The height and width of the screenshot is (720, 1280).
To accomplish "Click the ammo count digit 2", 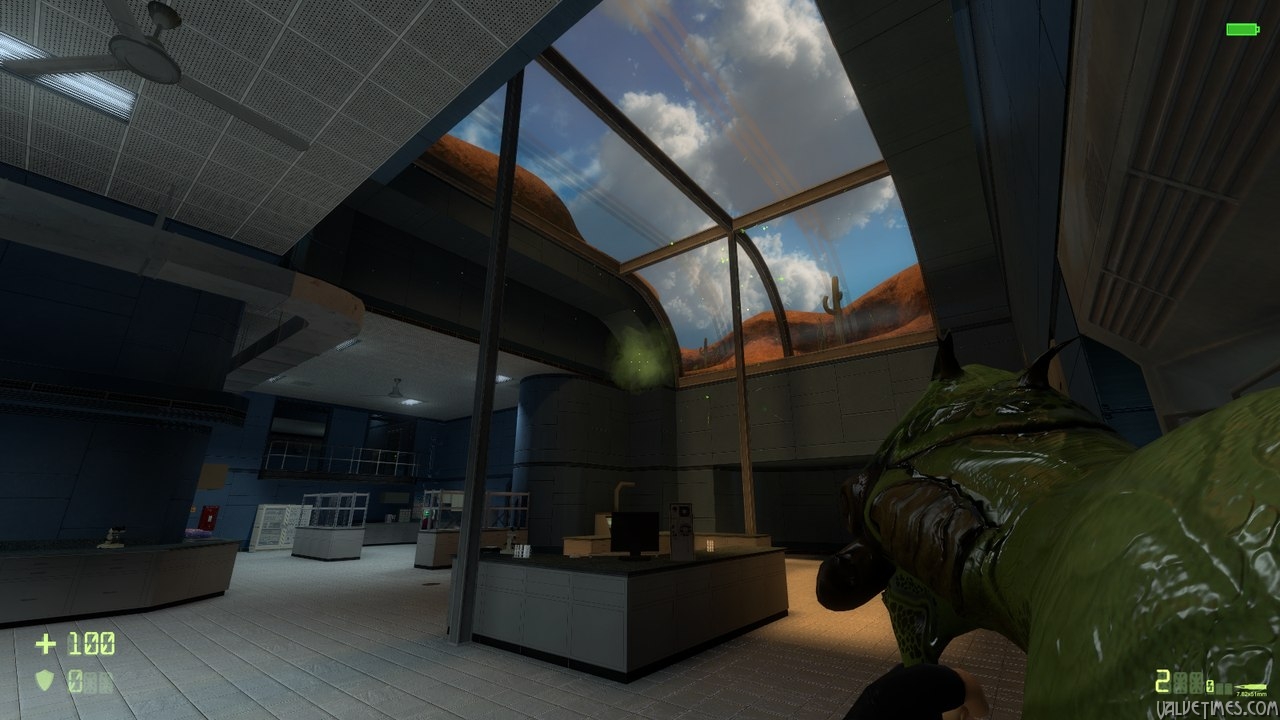I will 1163,681.
